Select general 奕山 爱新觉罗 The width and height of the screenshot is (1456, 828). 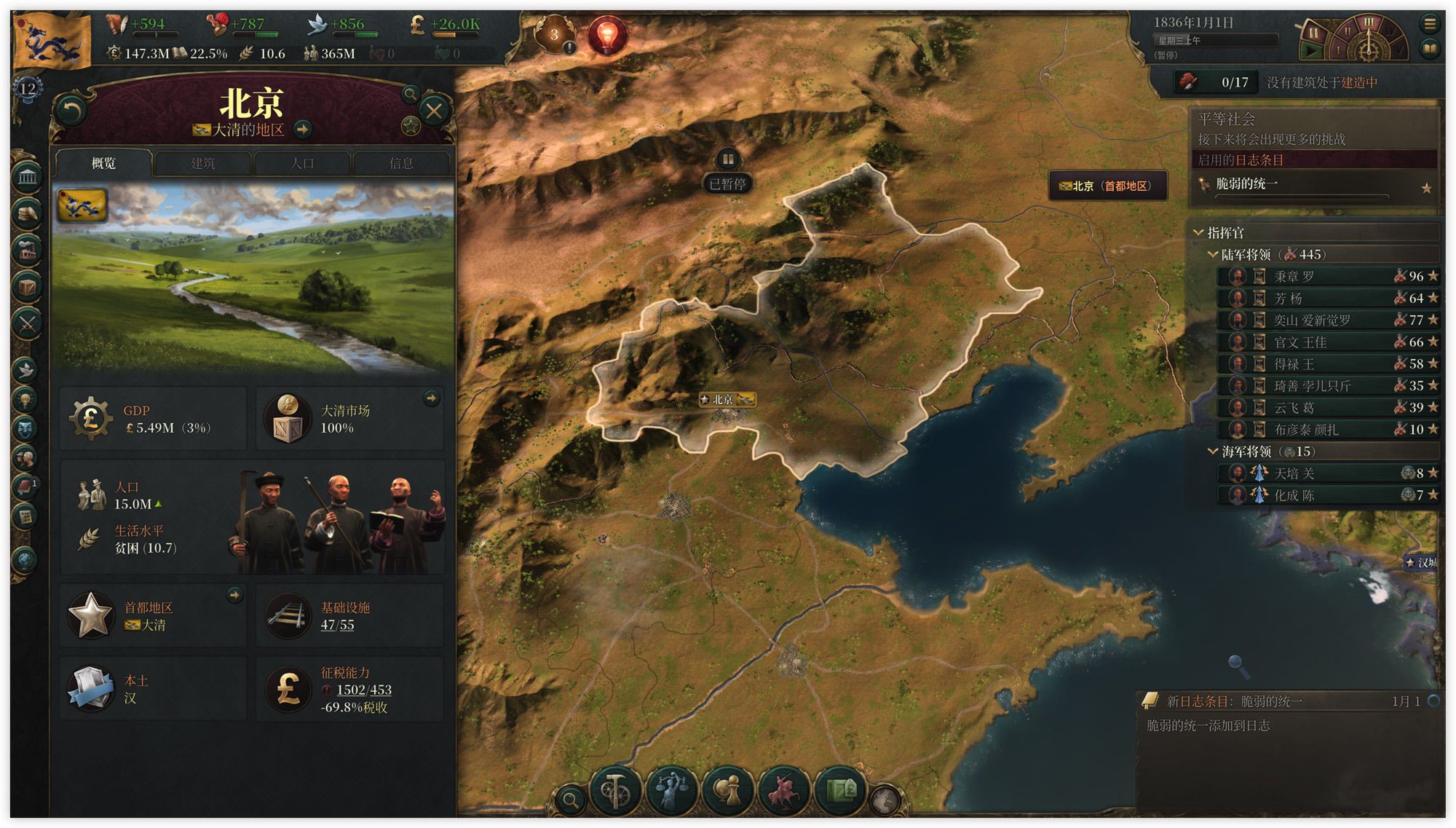pos(1312,320)
